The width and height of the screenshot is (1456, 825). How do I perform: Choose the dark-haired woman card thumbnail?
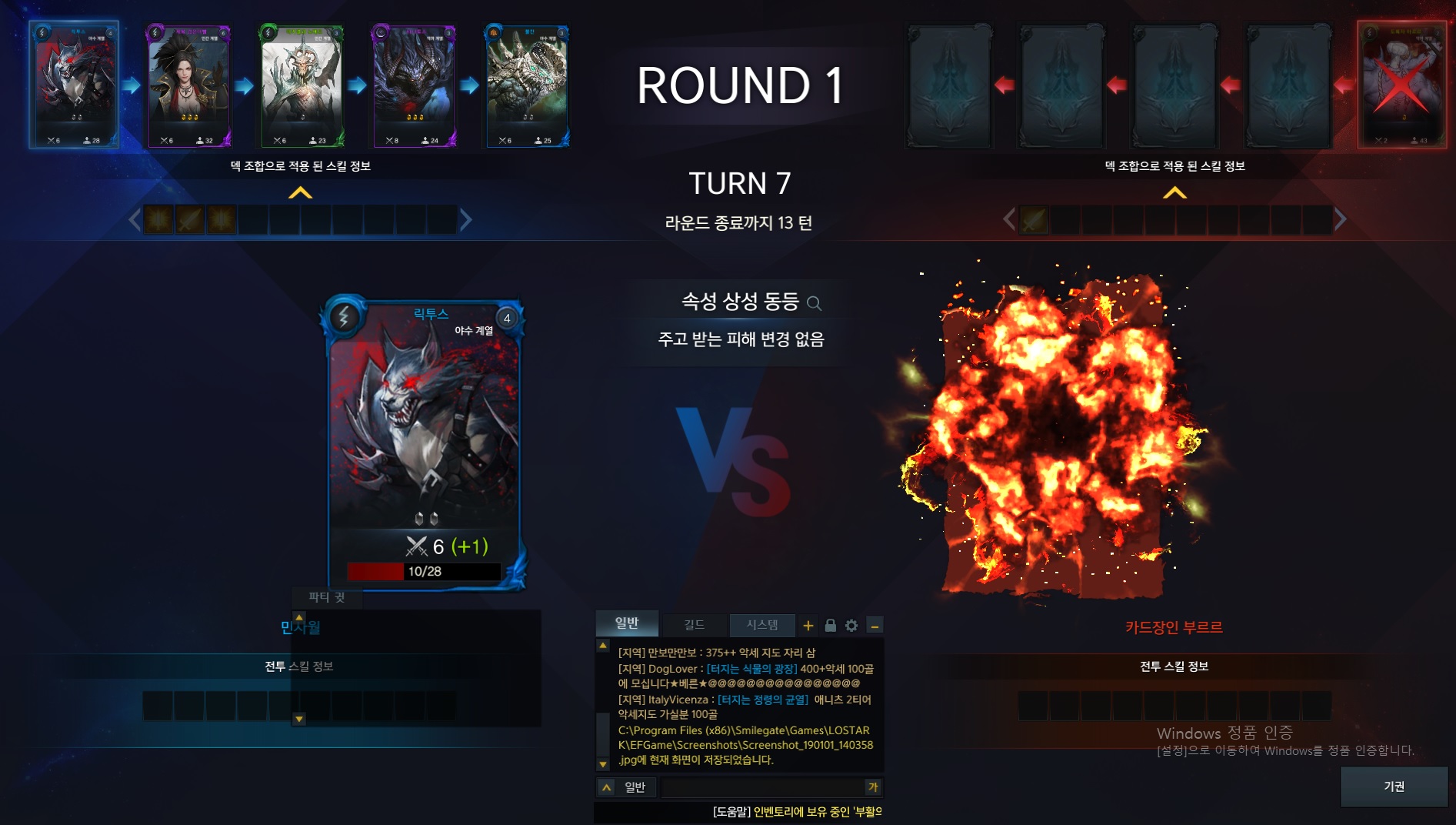click(x=188, y=85)
